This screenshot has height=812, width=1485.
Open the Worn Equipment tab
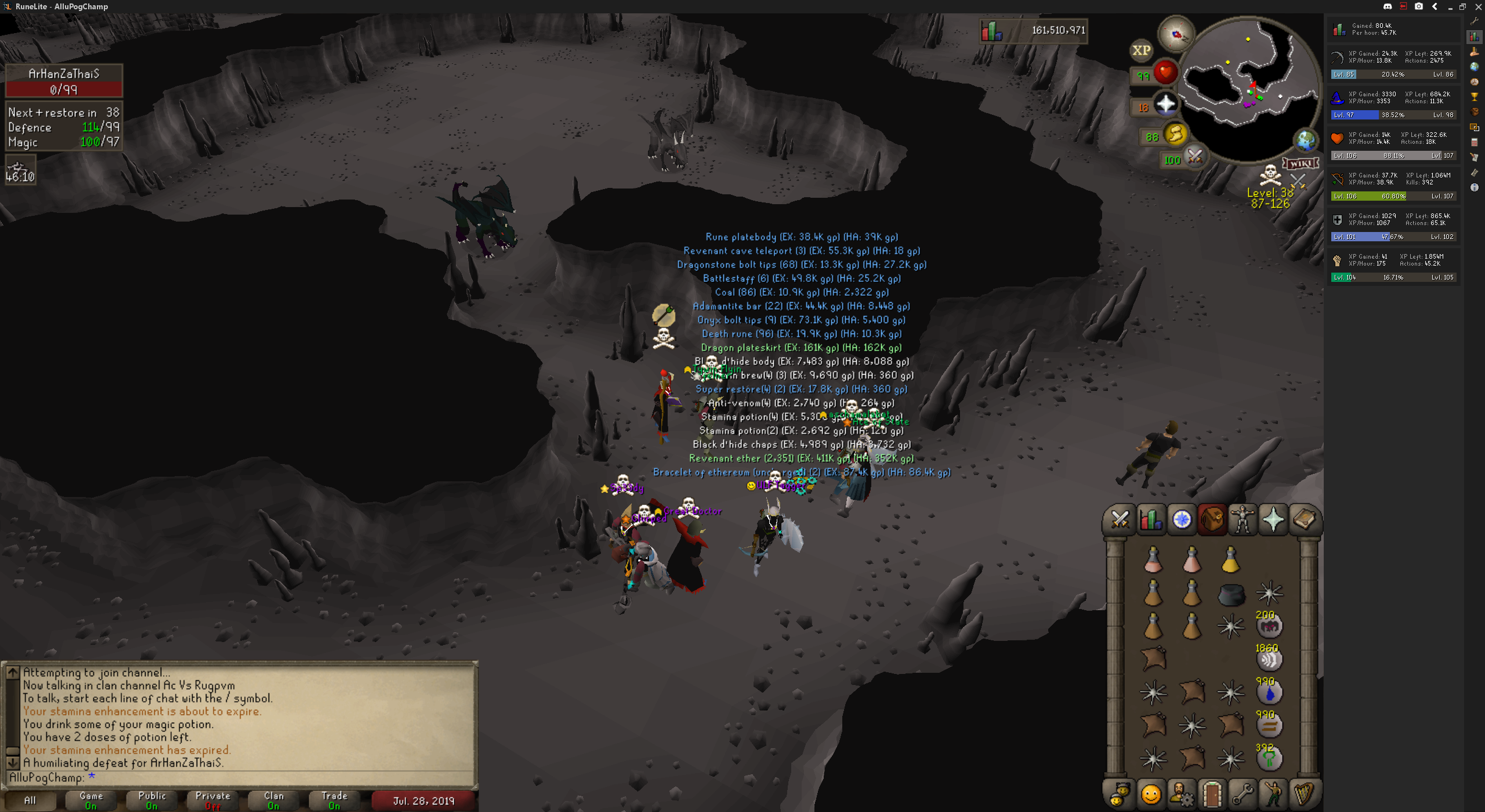(x=1243, y=519)
